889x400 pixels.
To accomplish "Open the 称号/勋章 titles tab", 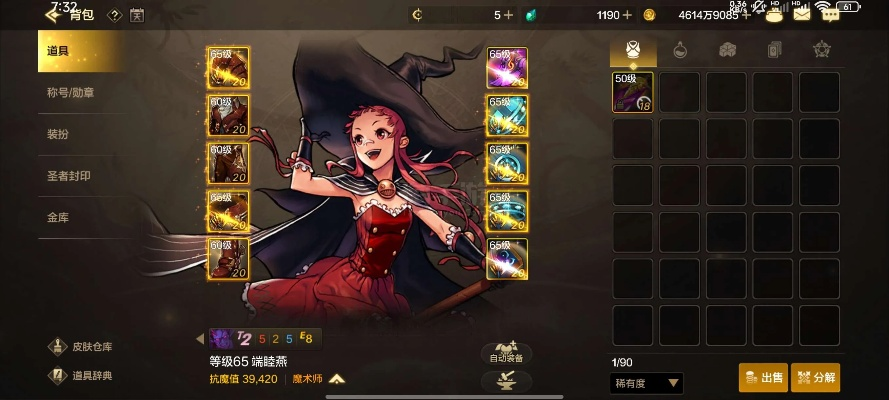I will [80, 93].
